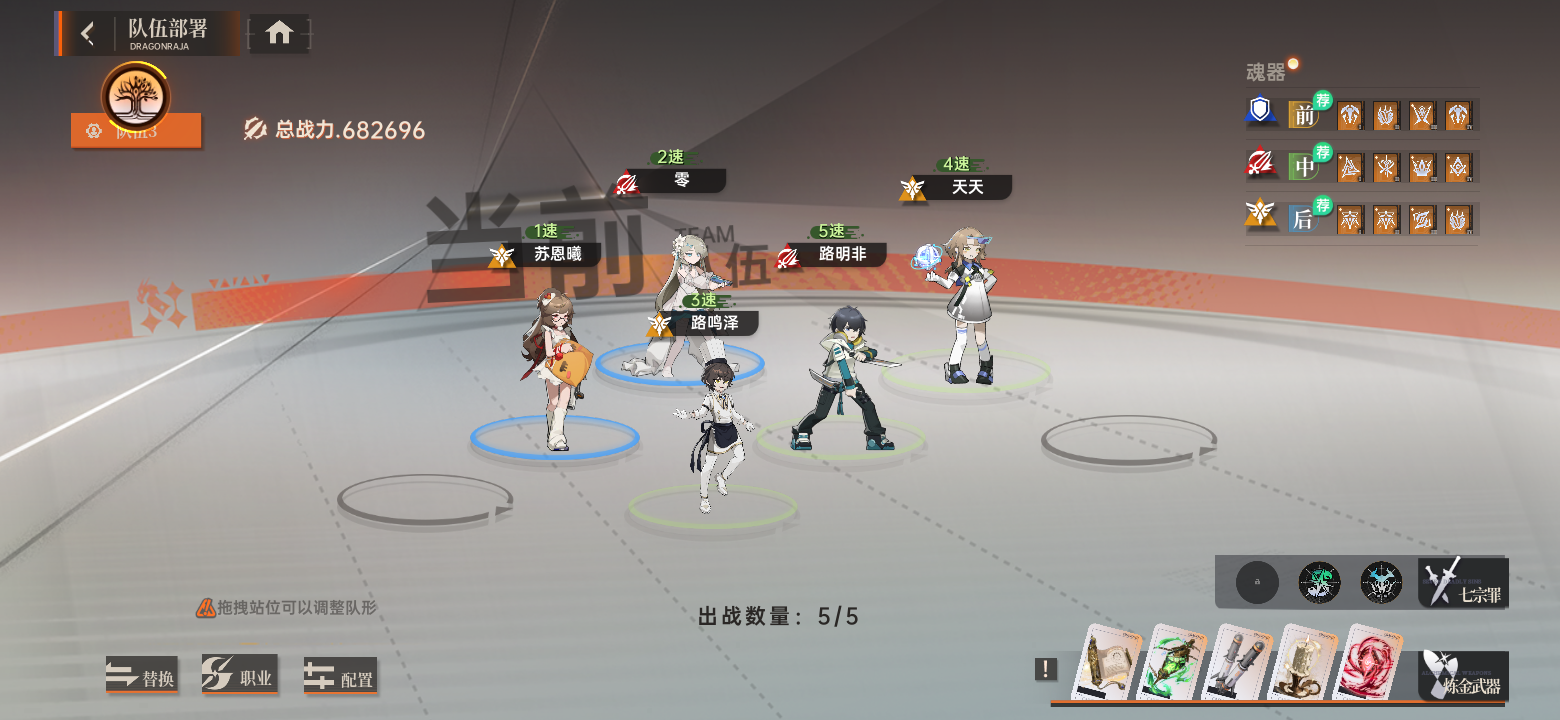1560x720 pixels.
Task: Click the 替换 replace button
Action: pyautogui.click(x=142, y=677)
